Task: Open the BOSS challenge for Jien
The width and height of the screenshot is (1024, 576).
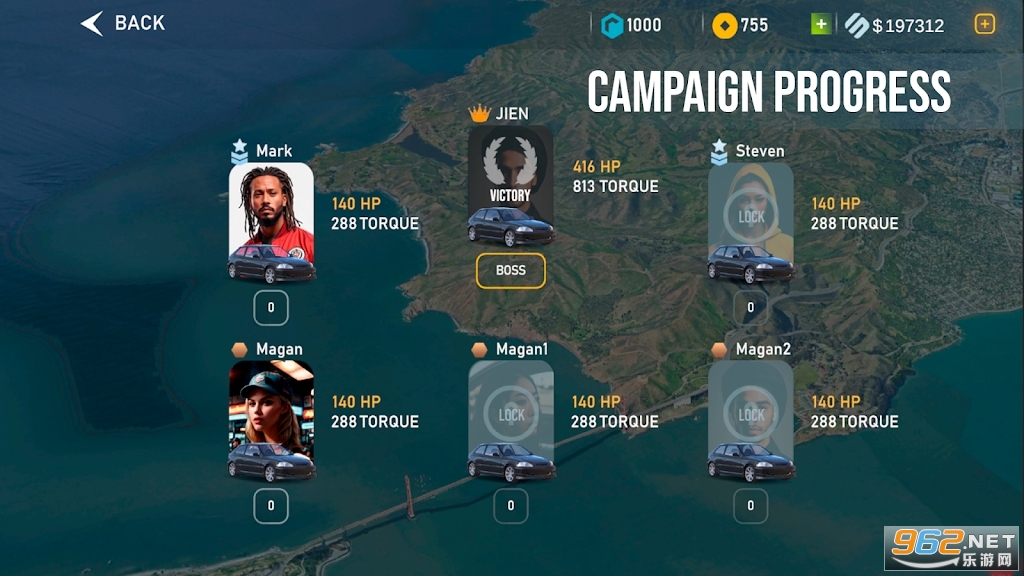Action: 510,270
